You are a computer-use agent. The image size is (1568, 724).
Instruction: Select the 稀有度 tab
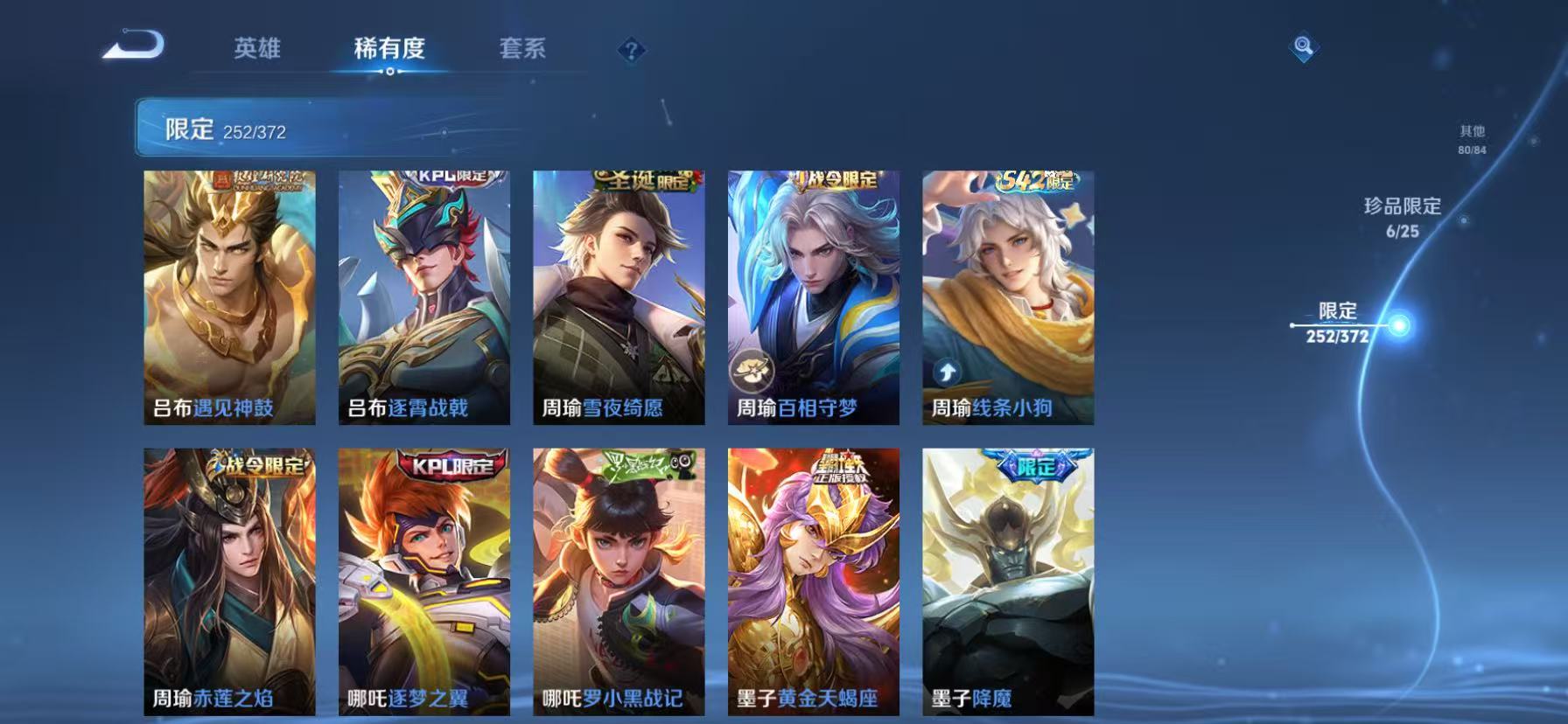coord(389,51)
